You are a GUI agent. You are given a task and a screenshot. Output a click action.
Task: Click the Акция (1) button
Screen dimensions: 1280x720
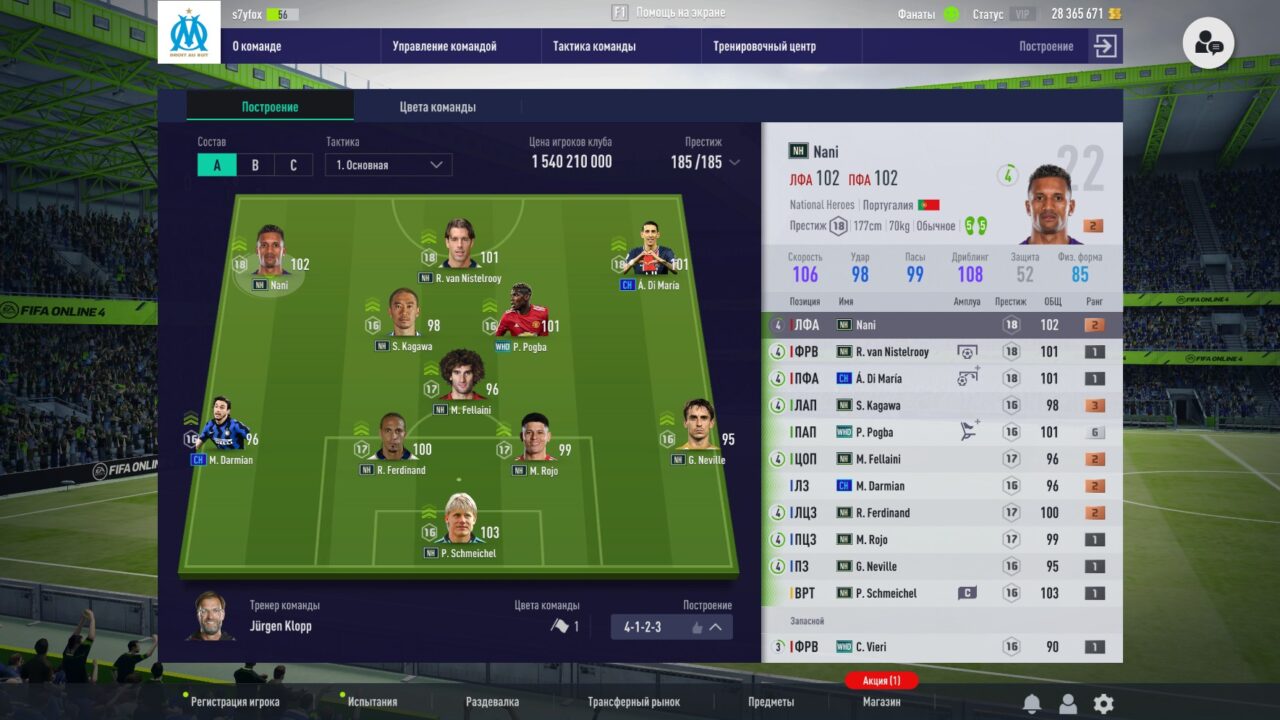(880, 680)
